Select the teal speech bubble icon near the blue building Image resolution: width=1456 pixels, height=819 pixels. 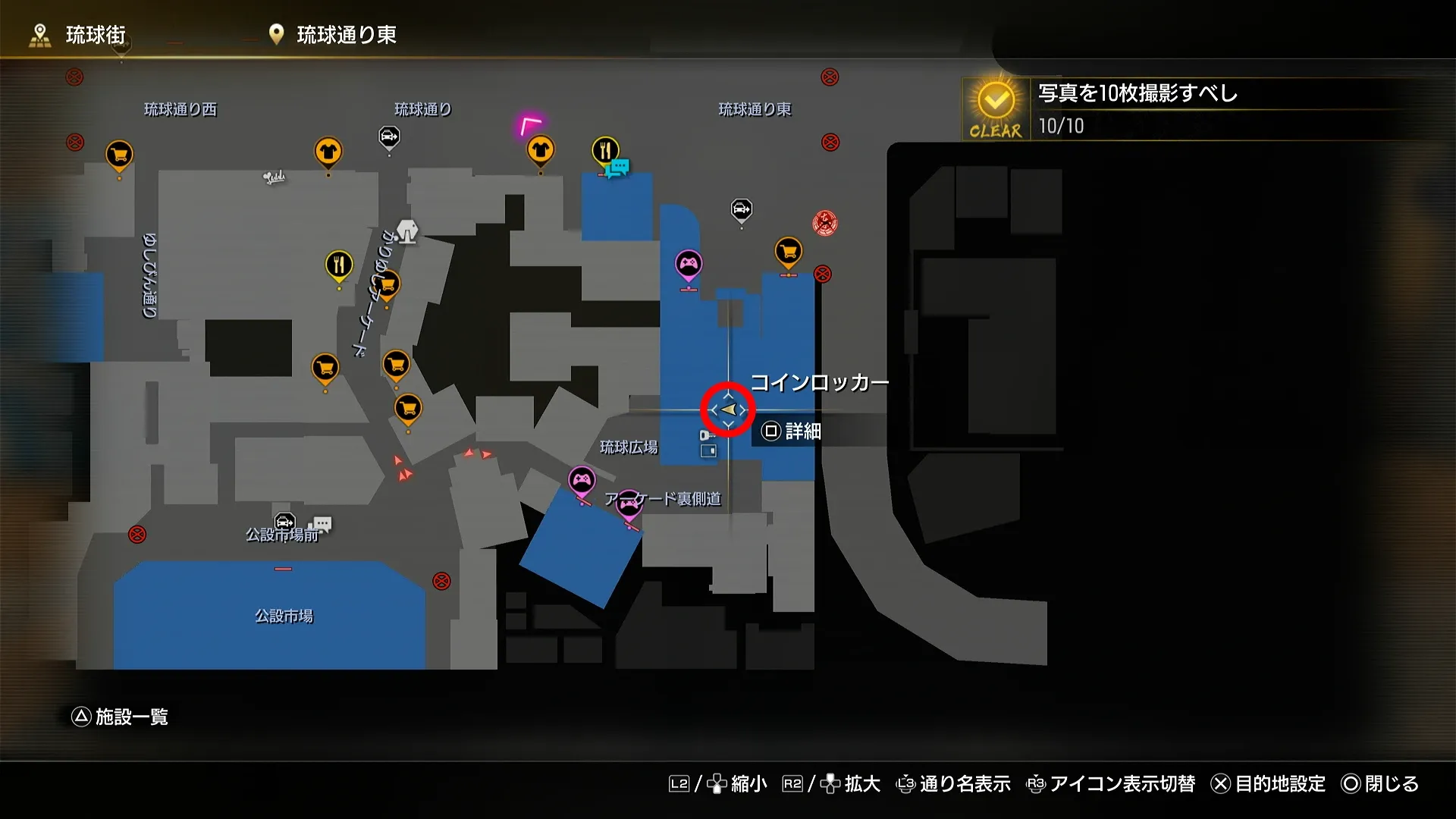(x=620, y=165)
